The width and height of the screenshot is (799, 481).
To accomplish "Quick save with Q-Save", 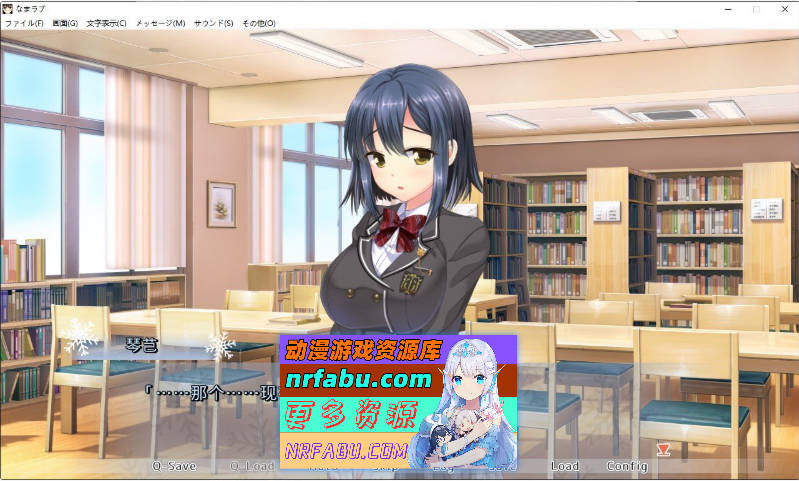I will [x=174, y=466].
